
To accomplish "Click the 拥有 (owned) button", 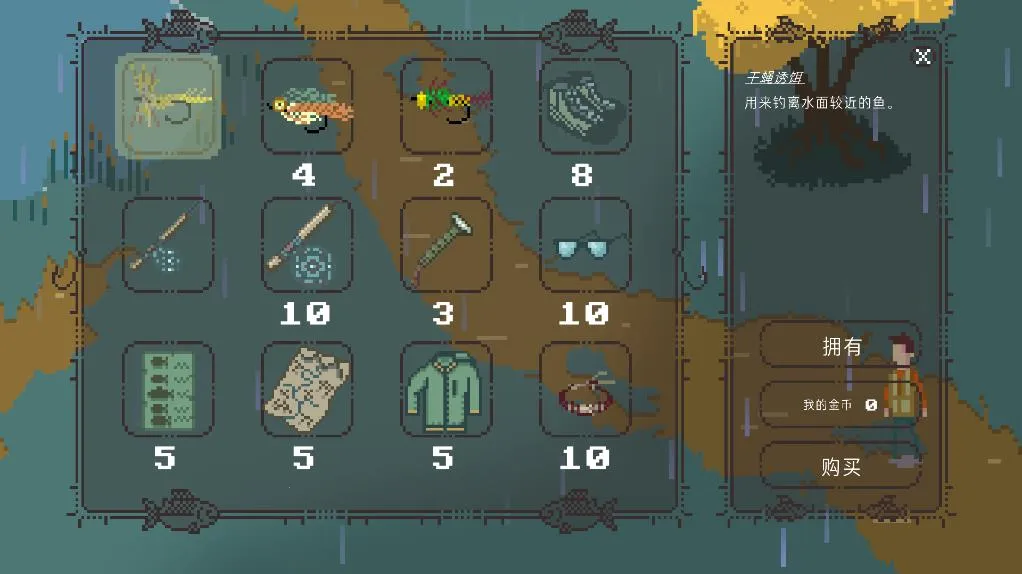I will [x=840, y=346].
